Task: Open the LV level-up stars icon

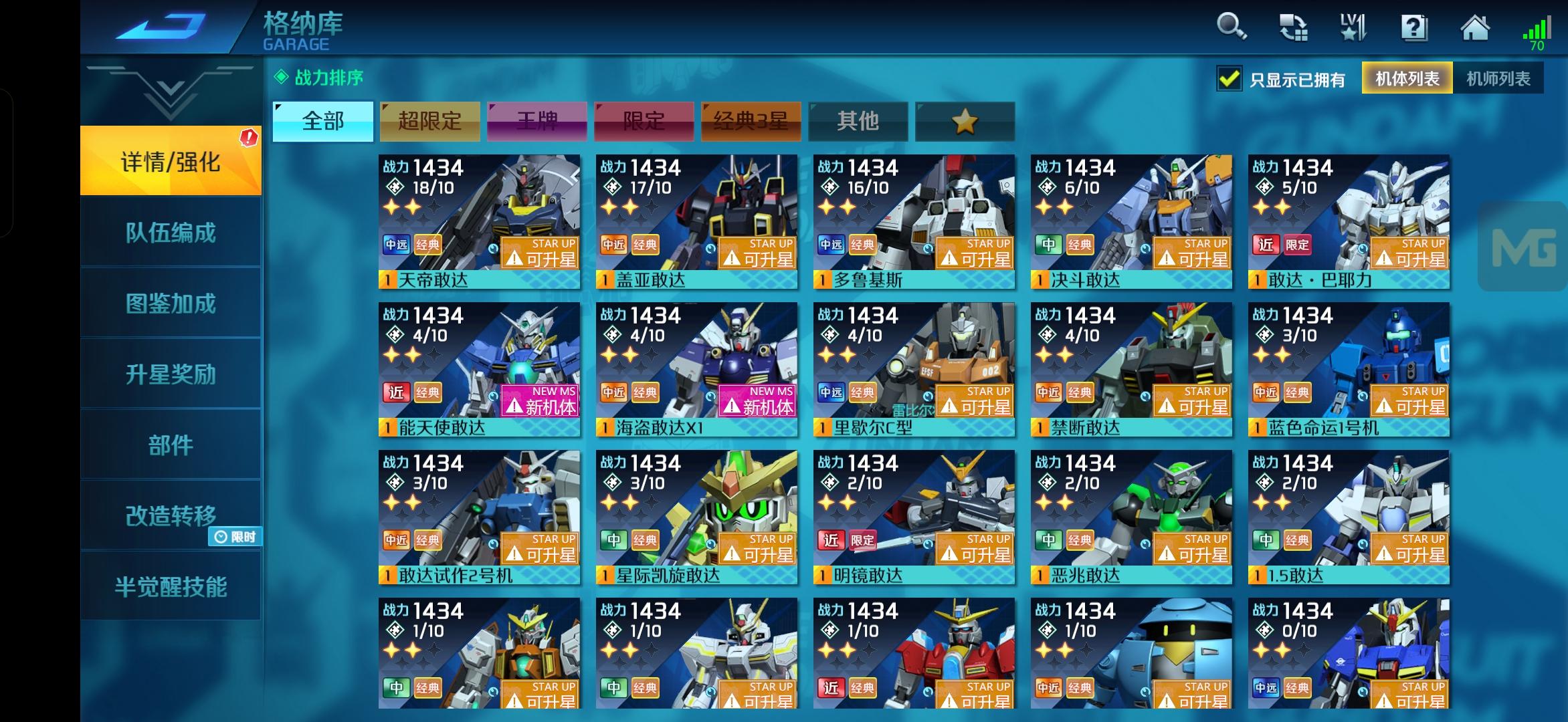Action: pyautogui.click(x=1353, y=28)
